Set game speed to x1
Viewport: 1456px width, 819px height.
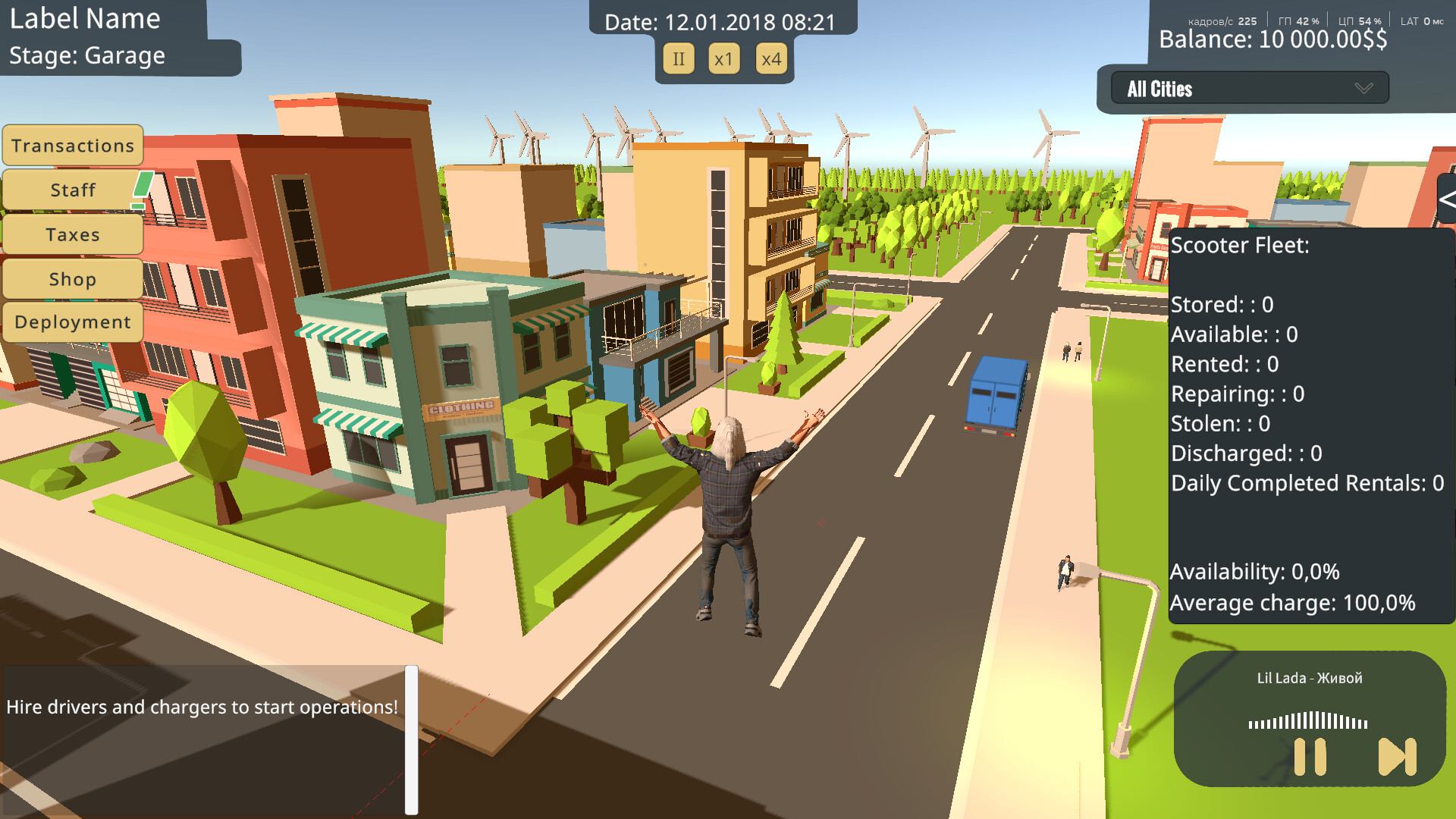pyautogui.click(x=724, y=59)
